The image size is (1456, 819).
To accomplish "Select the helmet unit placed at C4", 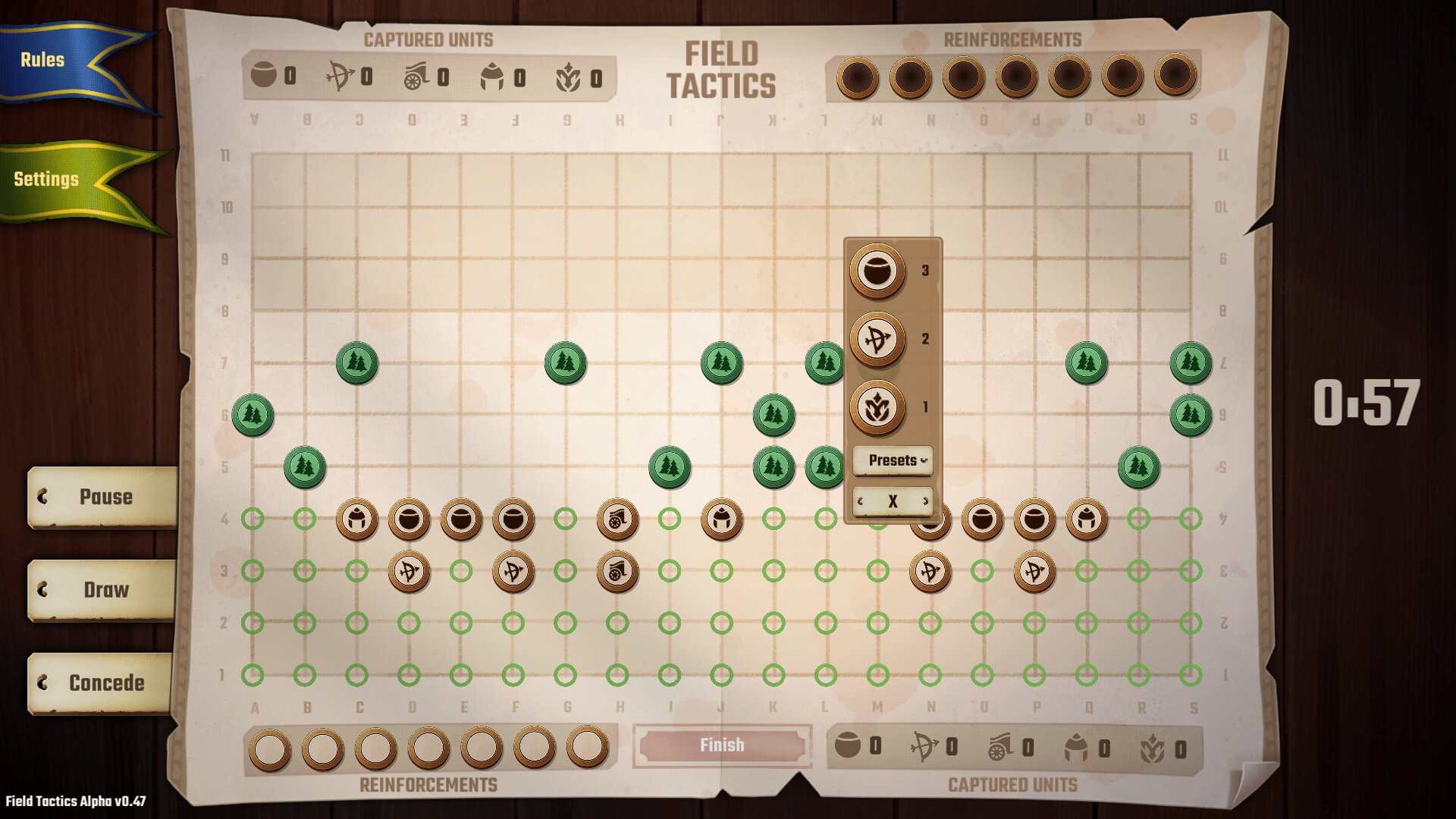I will click(x=358, y=519).
